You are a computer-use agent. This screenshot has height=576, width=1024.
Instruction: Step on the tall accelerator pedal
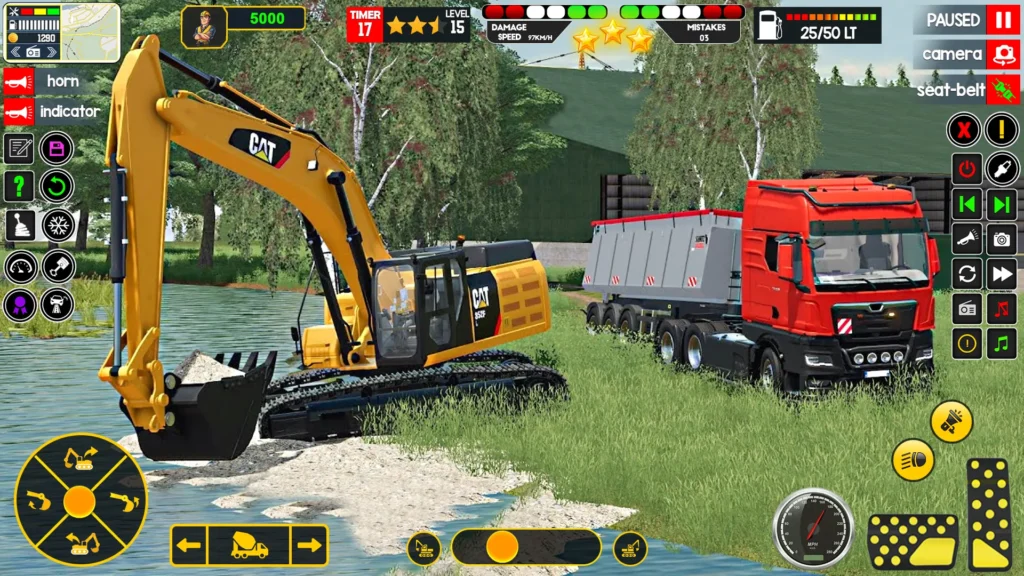[989, 514]
